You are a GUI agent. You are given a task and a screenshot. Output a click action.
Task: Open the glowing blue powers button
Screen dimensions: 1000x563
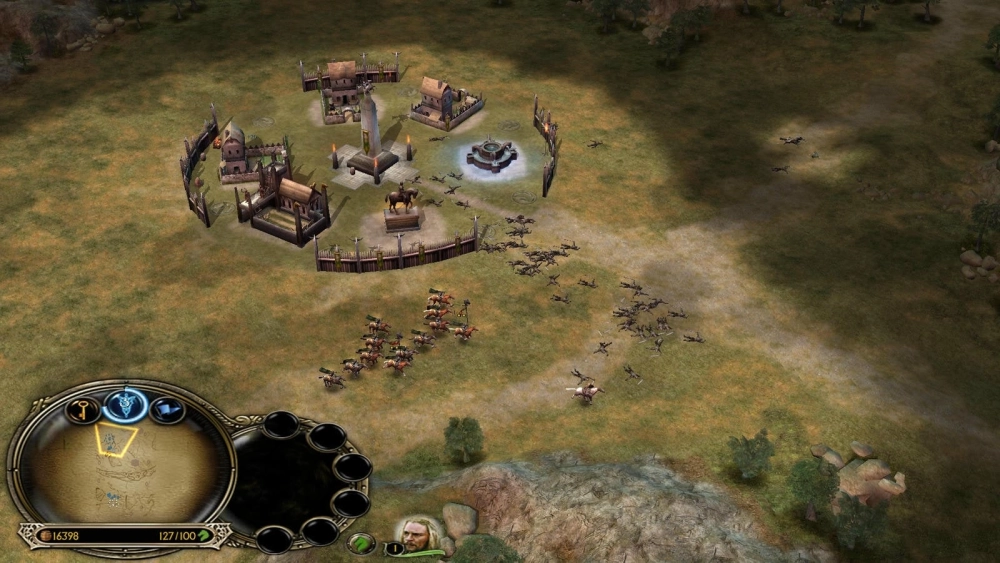point(126,405)
